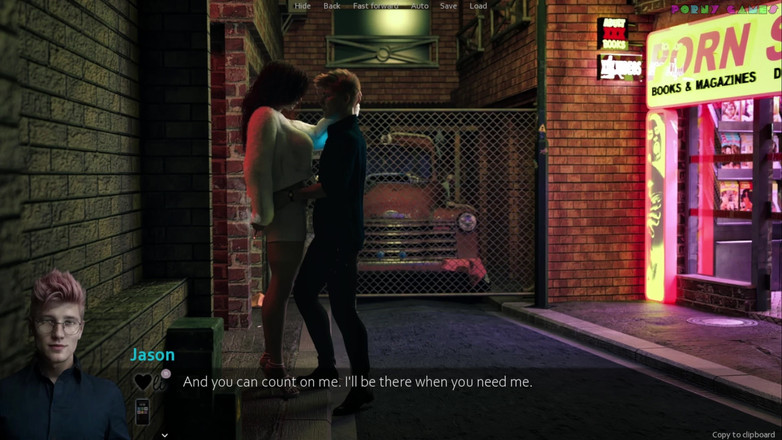
Task: Open the Save menu
Action: pos(448,6)
